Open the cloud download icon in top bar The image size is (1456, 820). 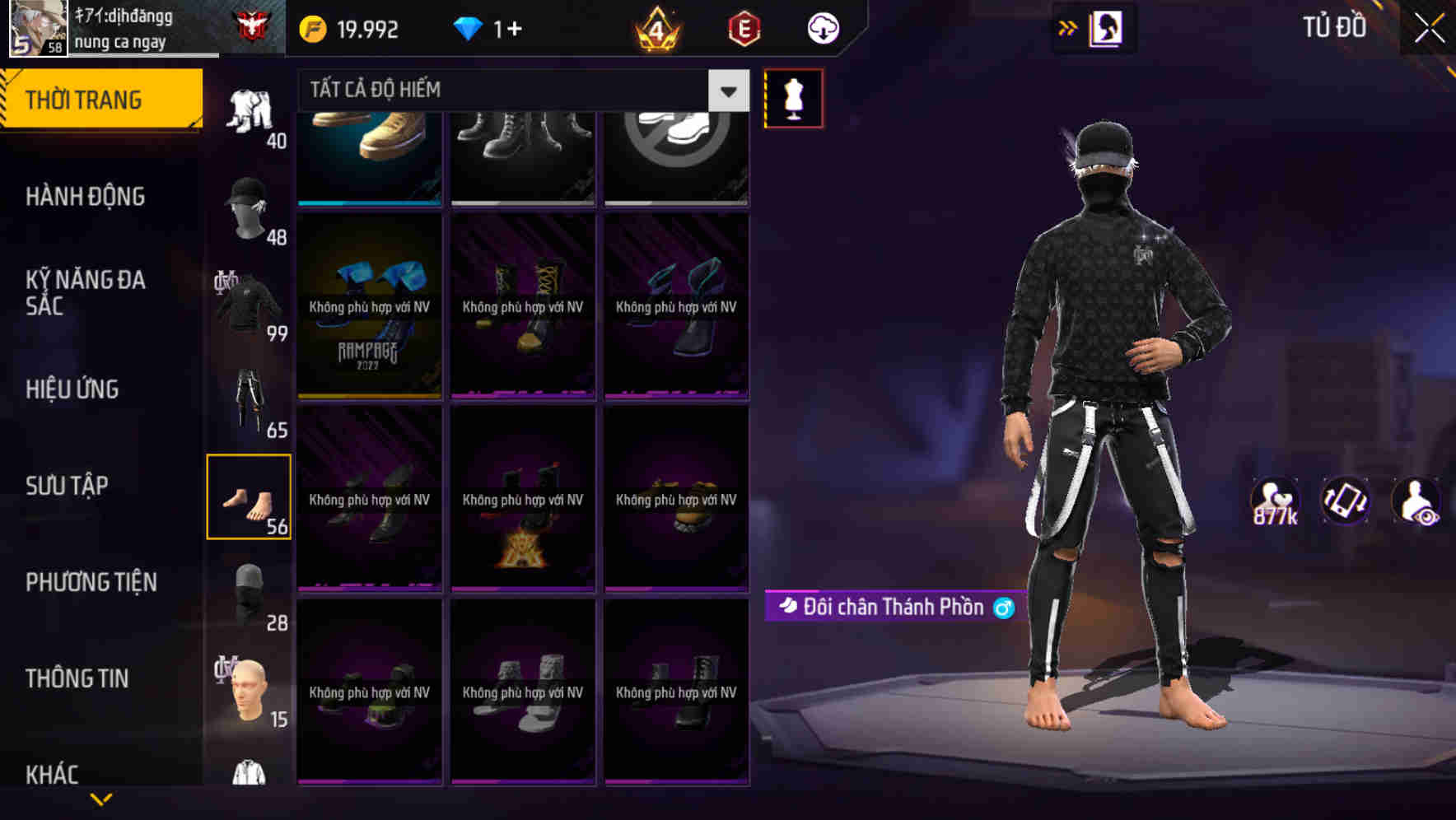click(x=822, y=27)
